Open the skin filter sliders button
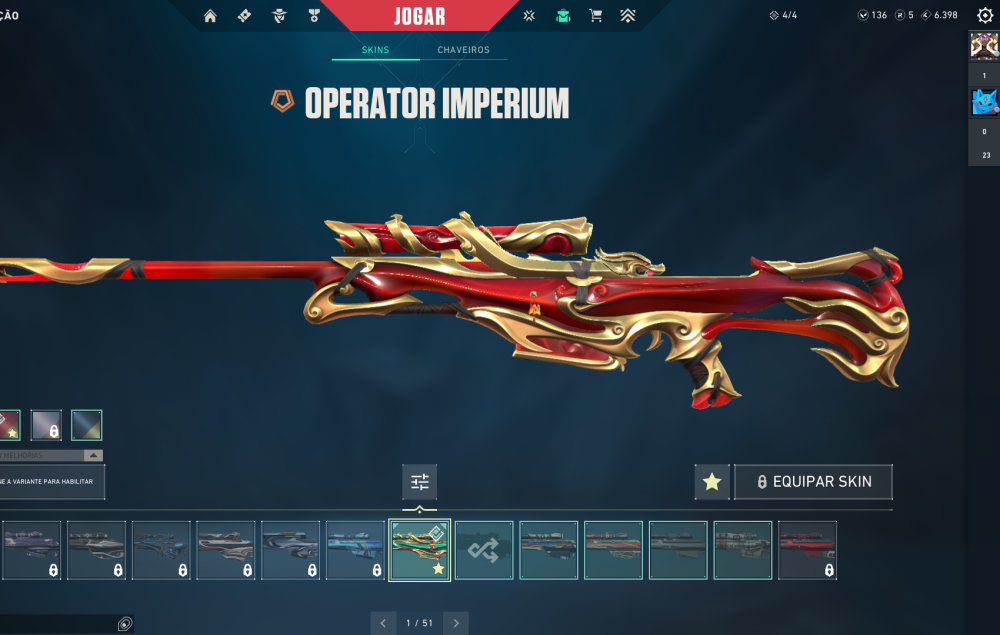Screen dimensions: 1000x635 pyautogui.click(x=420, y=483)
